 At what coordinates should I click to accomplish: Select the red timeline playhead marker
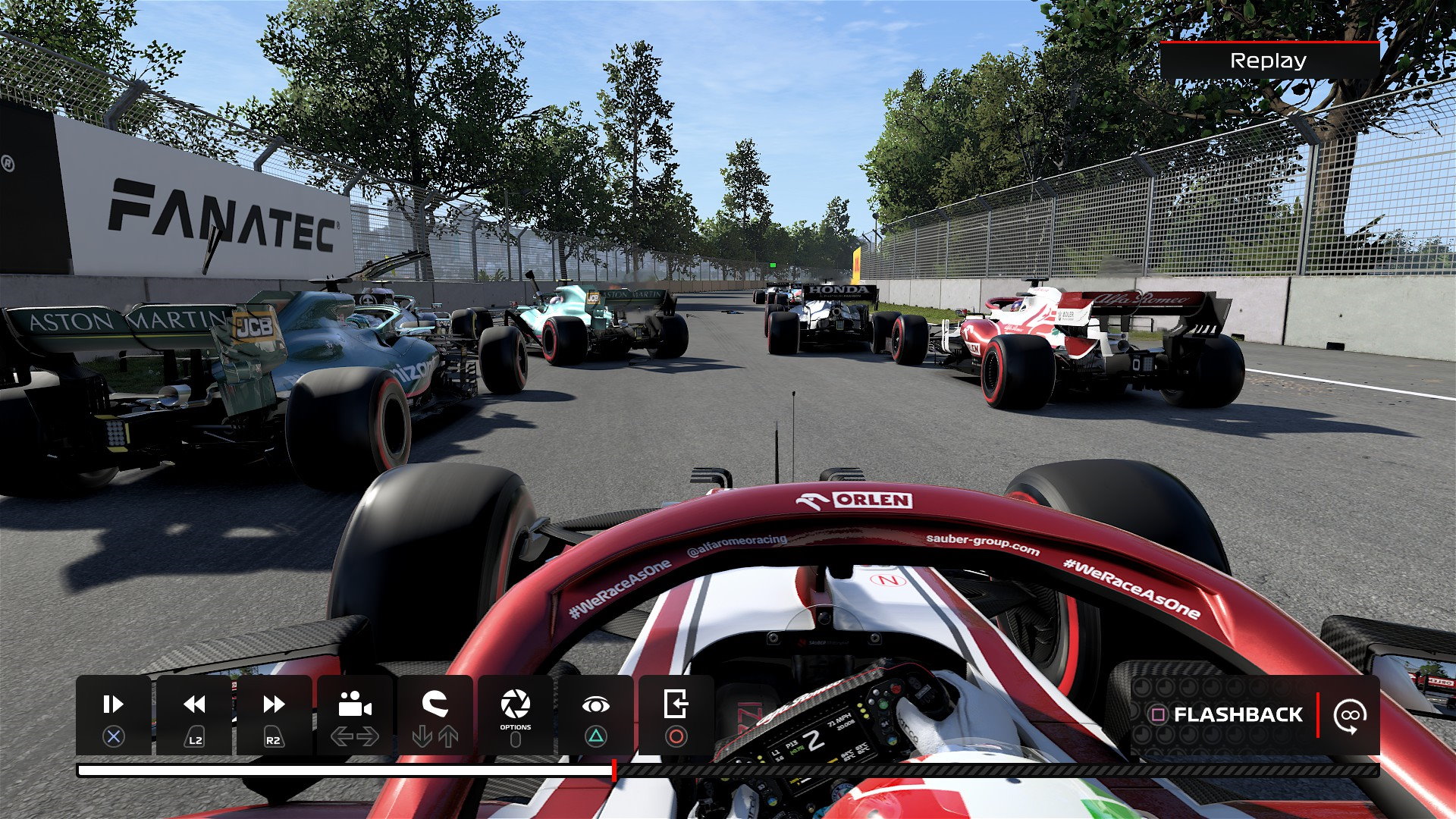coord(613,770)
